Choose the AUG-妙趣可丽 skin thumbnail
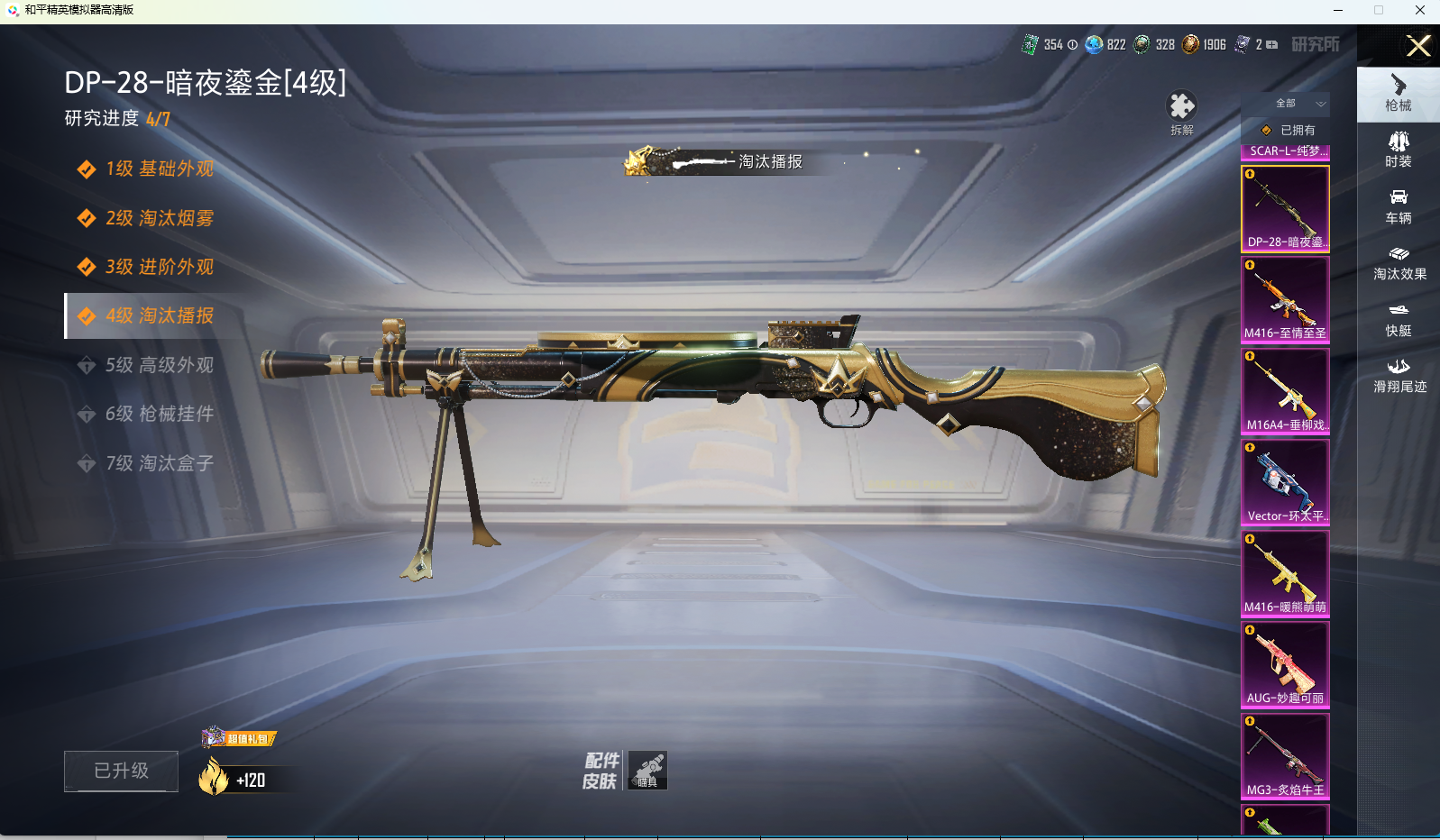The image size is (1440, 840). point(1285,665)
